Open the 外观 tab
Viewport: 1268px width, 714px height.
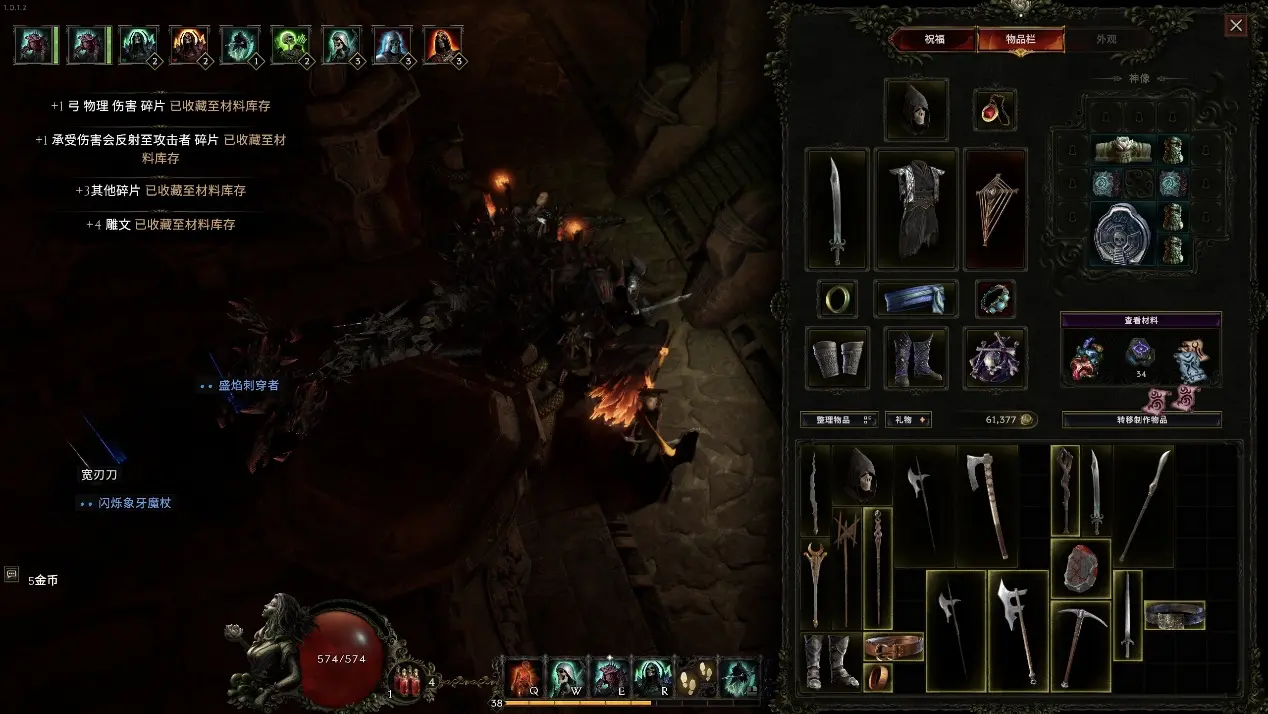[x=1106, y=40]
